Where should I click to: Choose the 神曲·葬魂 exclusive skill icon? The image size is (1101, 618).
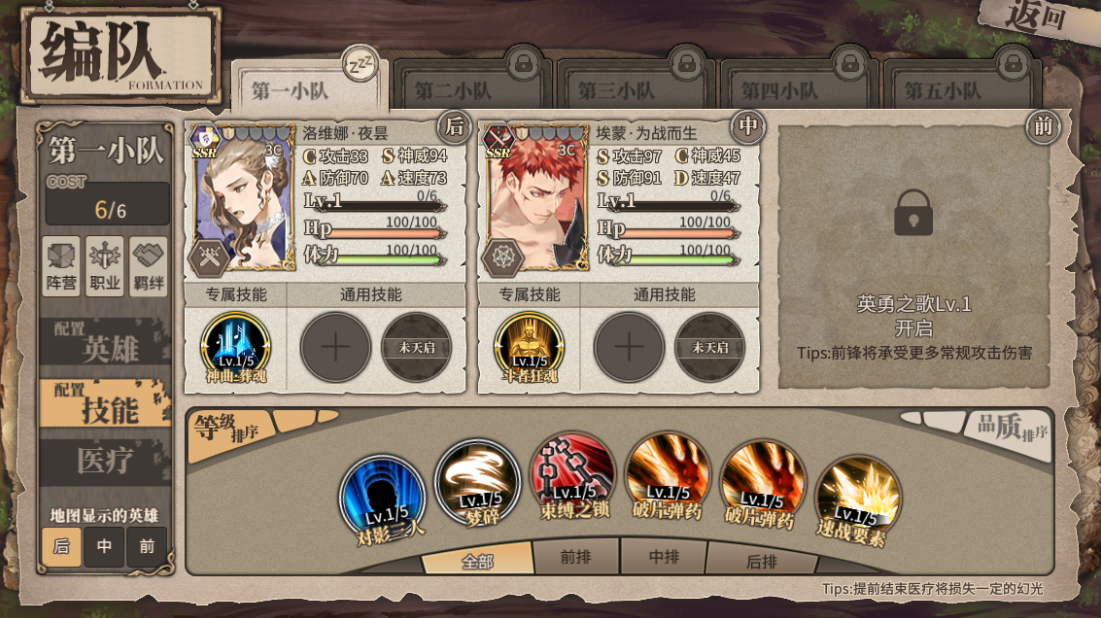235,348
